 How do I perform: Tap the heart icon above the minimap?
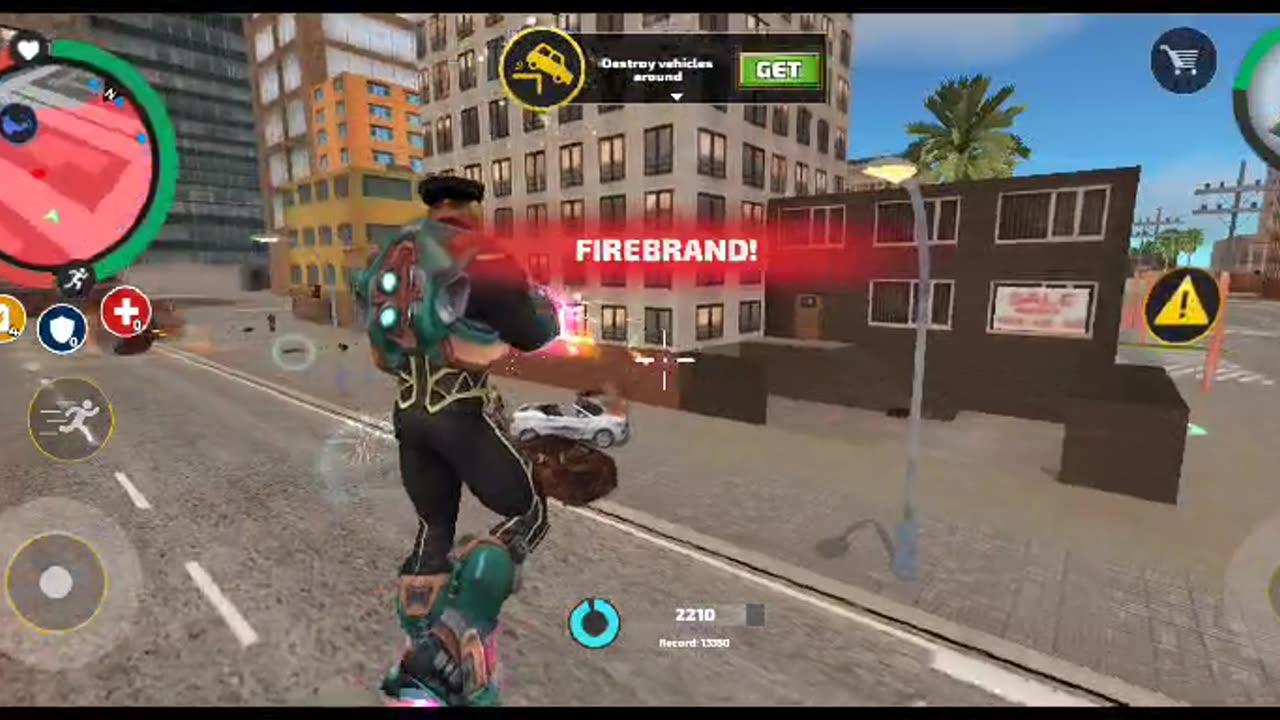click(27, 49)
